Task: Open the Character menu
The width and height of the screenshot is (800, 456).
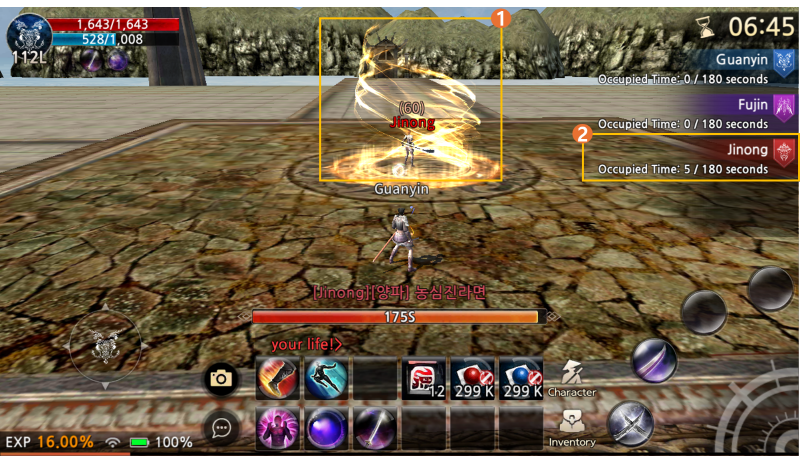Action: point(572,378)
